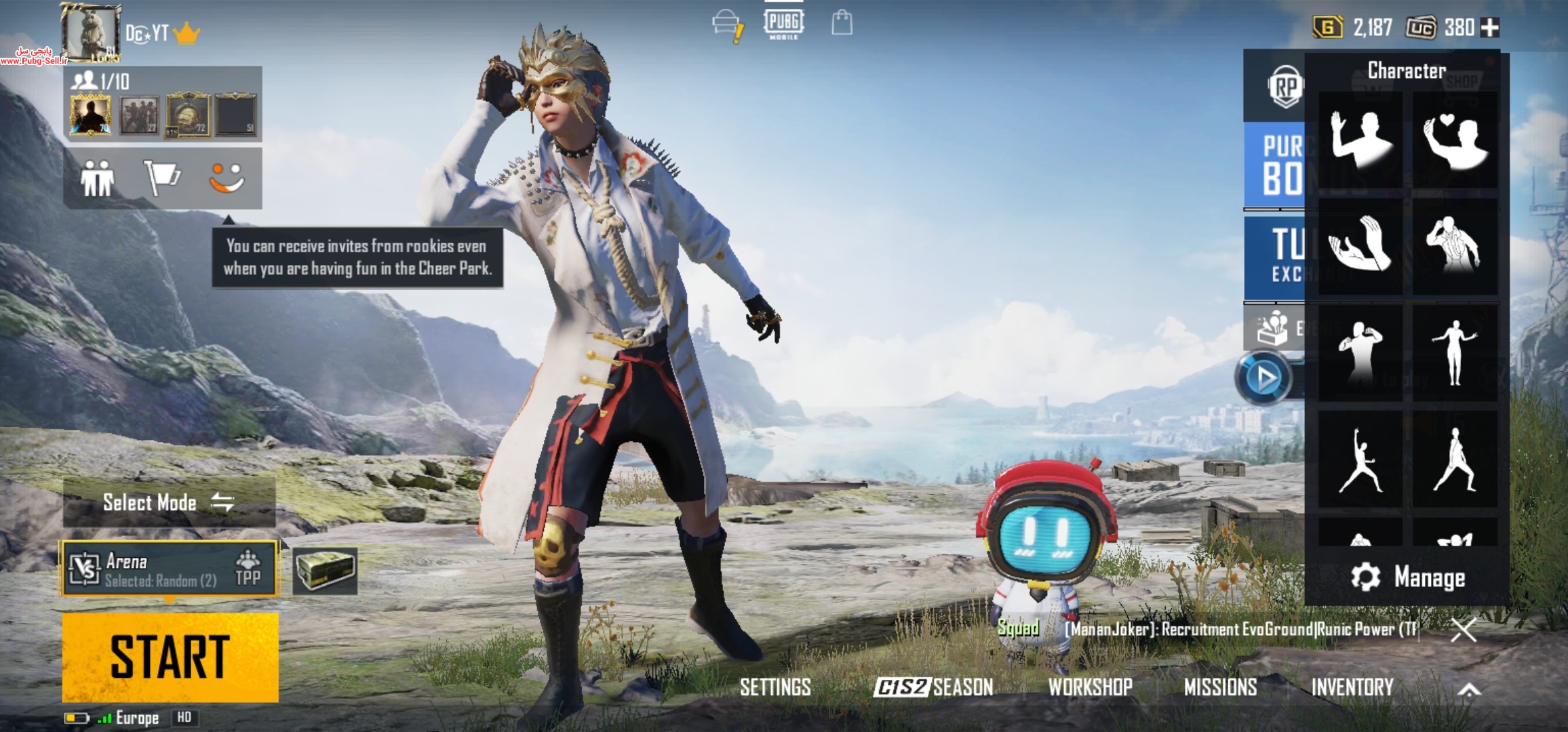This screenshot has width=1568, height=732.
Task: Choose the Arena mode card
Action: [170, 569]
